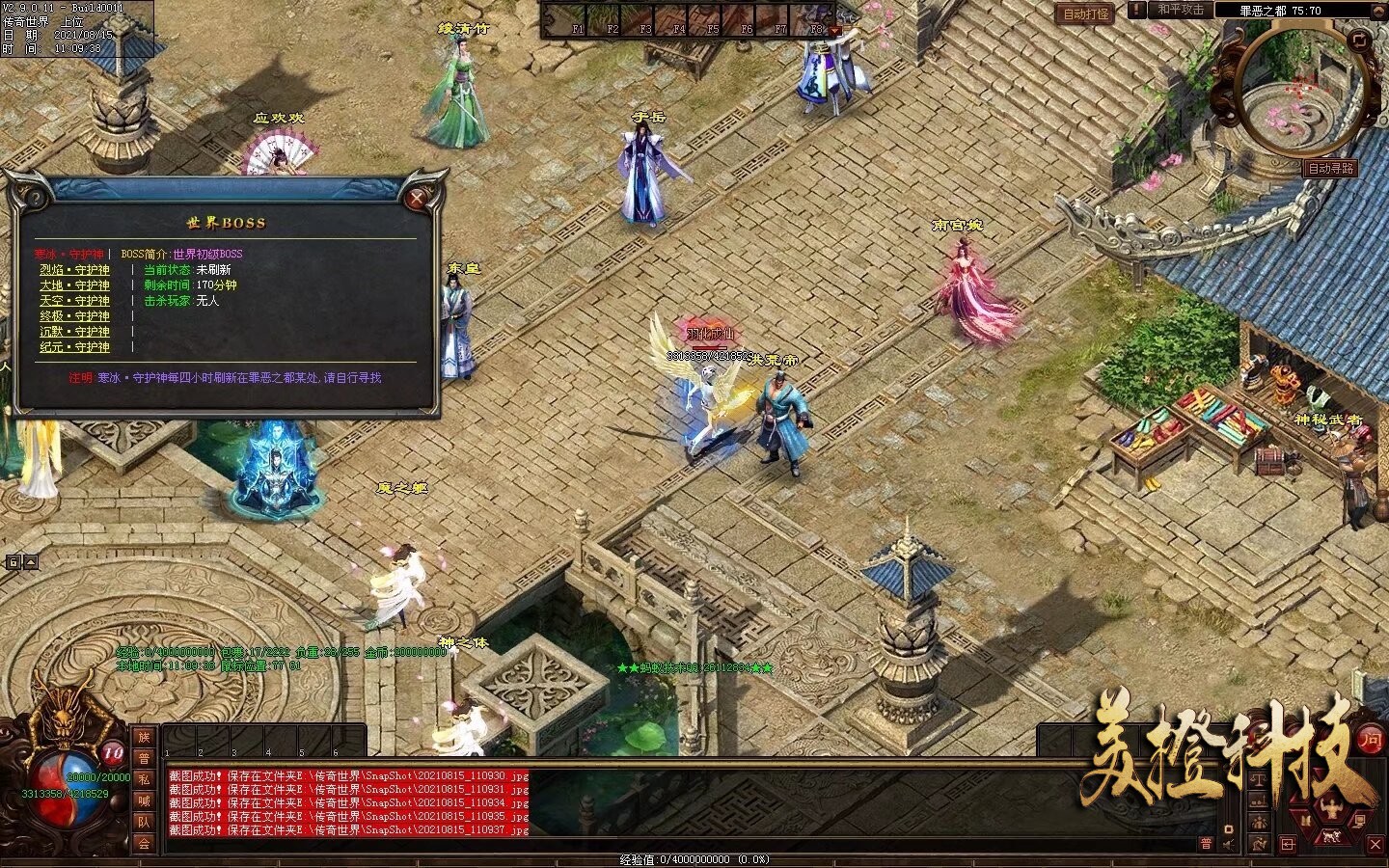Switch to the 会 guild chat channel
Viewport: 1389px width, 868px height.
[x=144, y=843]
